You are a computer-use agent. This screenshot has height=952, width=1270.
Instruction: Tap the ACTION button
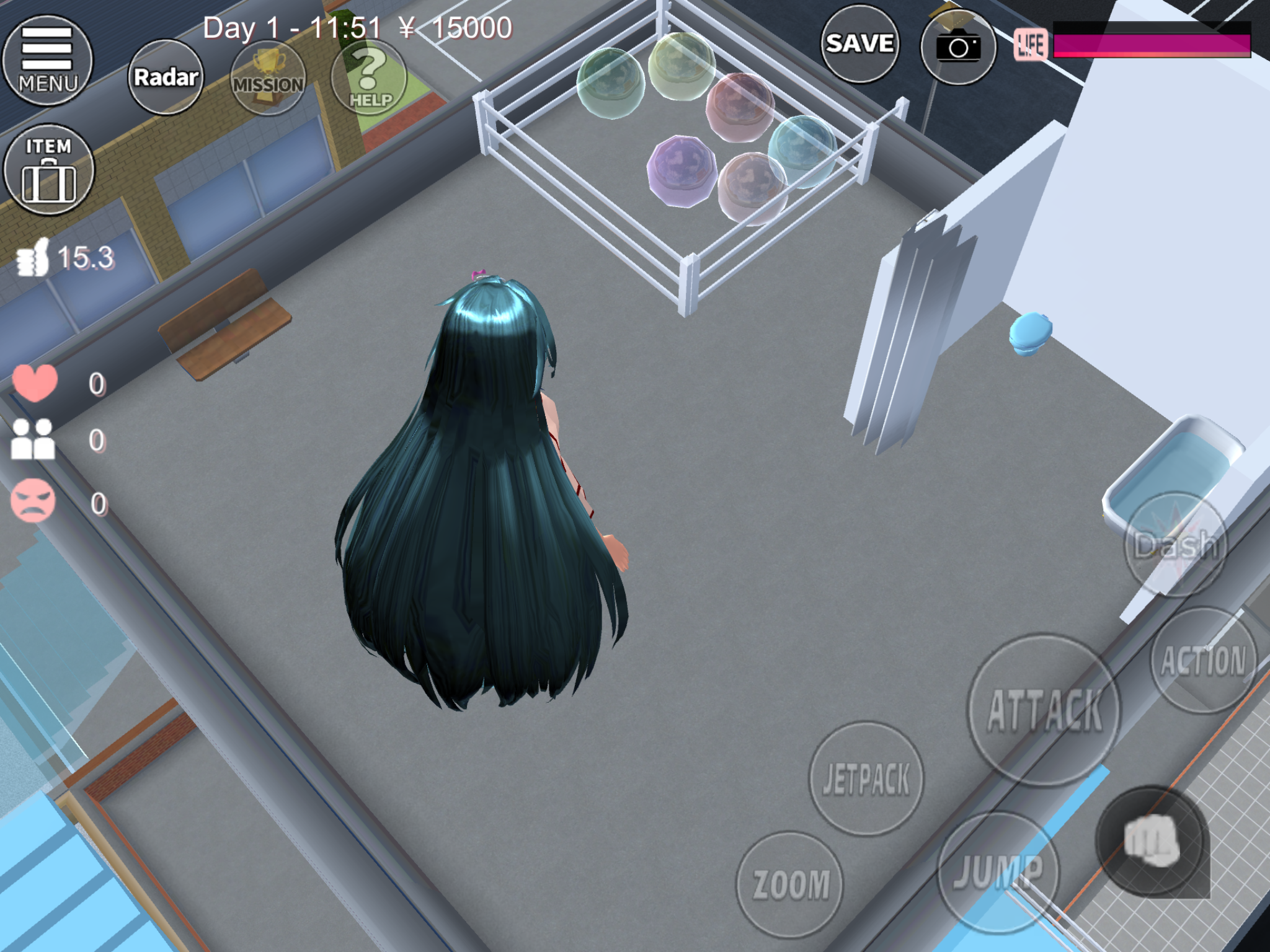(1203, 660)
